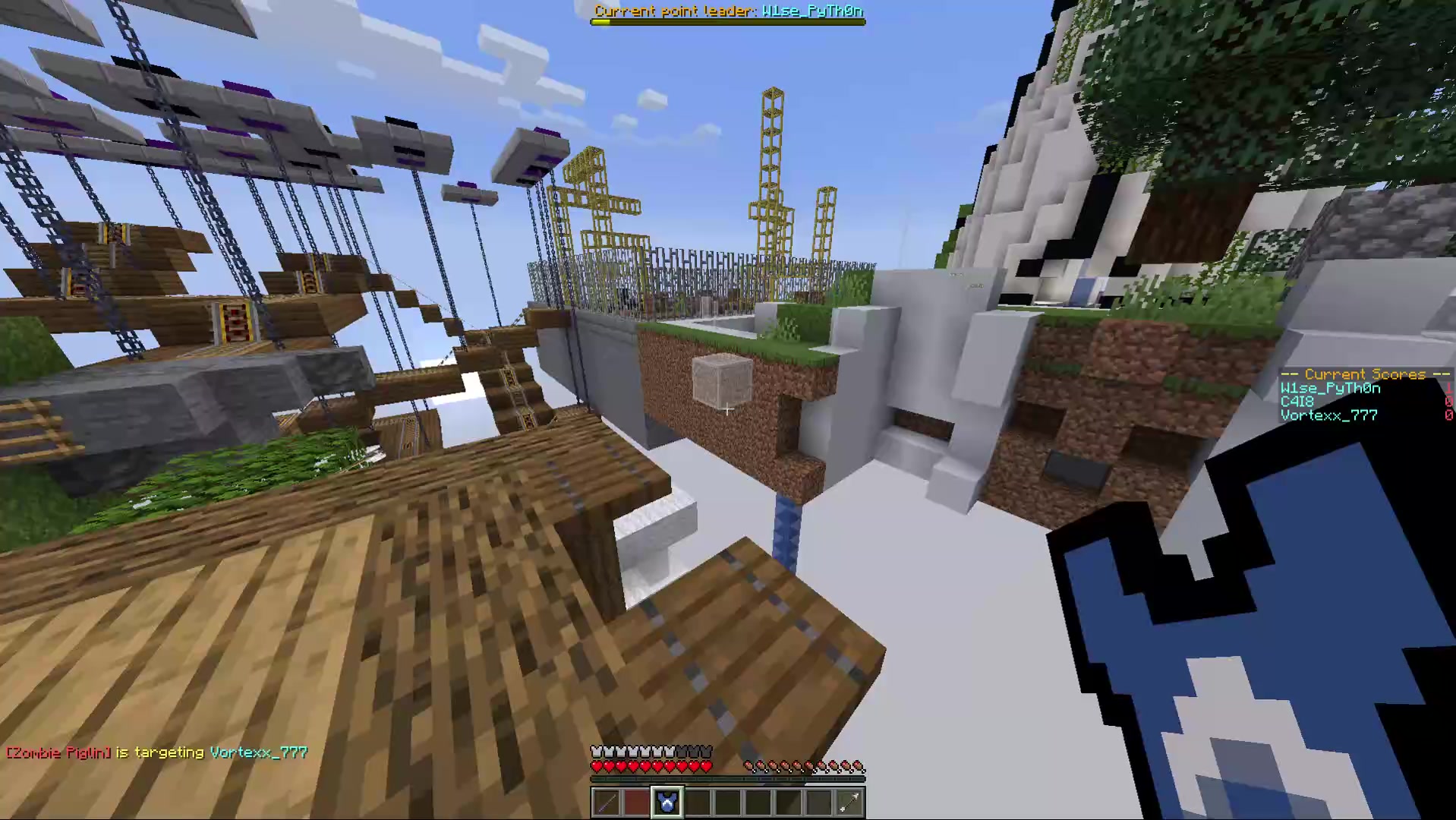Screen dimensions: 1456x820
Task: Click the empty fourth hotbar slot
Action: coord(697,803)
